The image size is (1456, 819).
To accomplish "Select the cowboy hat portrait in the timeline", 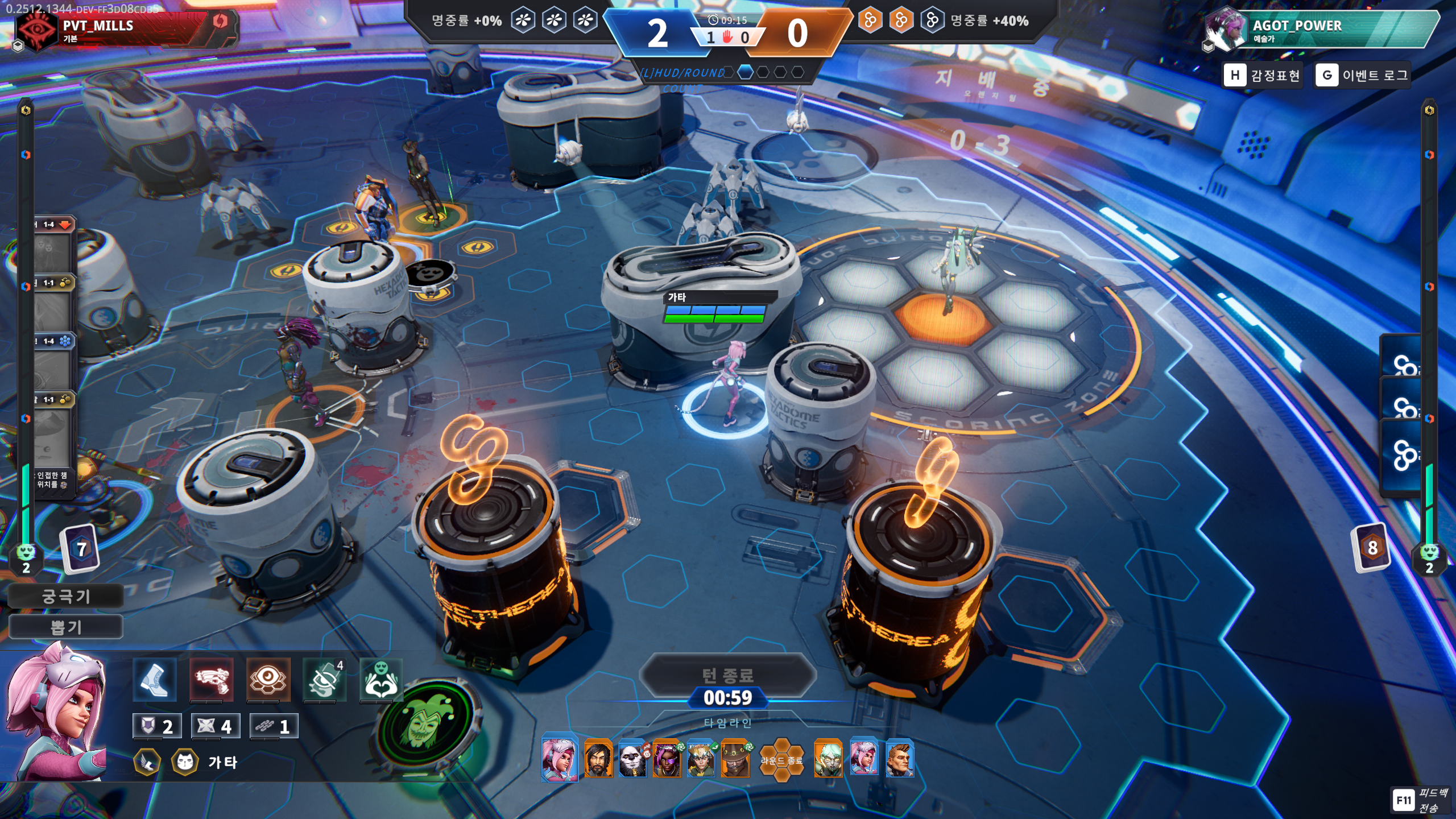I will click(735, 759).
